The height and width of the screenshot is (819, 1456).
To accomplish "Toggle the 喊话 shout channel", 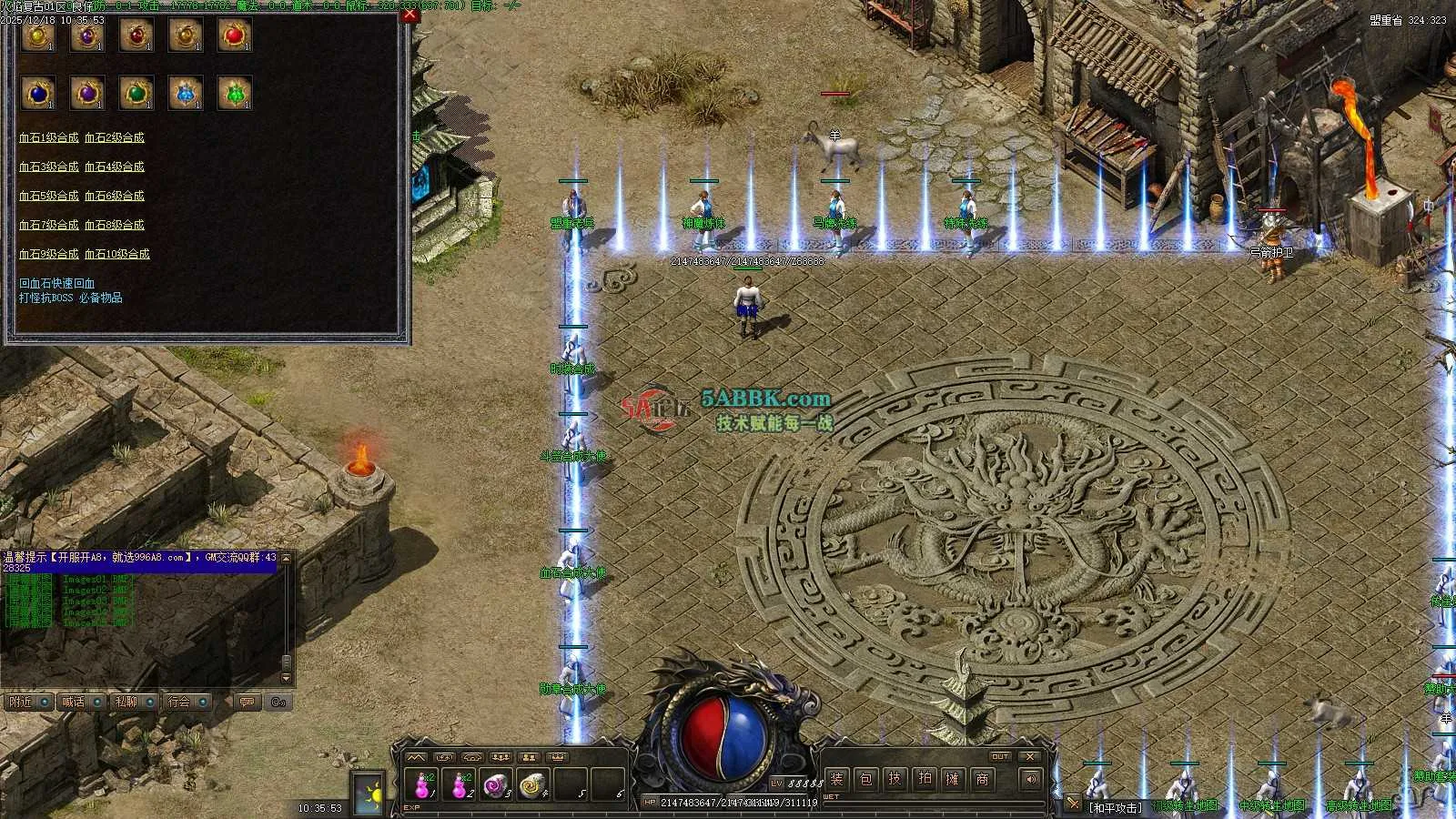I will pos(77,702).
